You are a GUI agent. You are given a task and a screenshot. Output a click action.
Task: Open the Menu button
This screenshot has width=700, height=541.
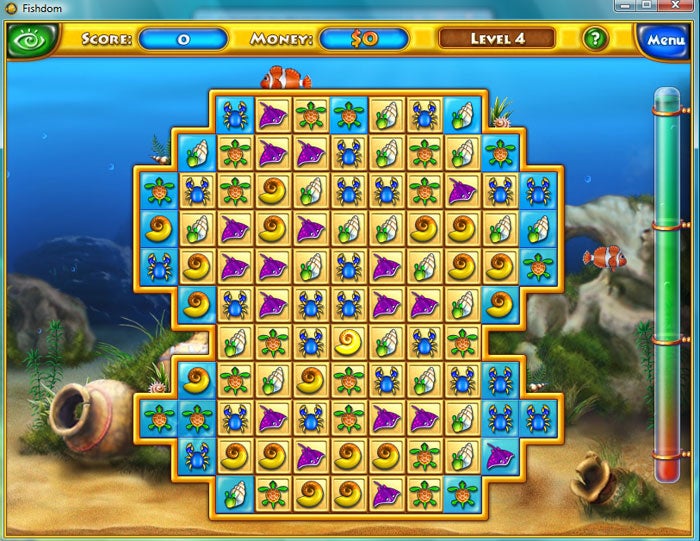pyautogui.click(x=664, y=41)
